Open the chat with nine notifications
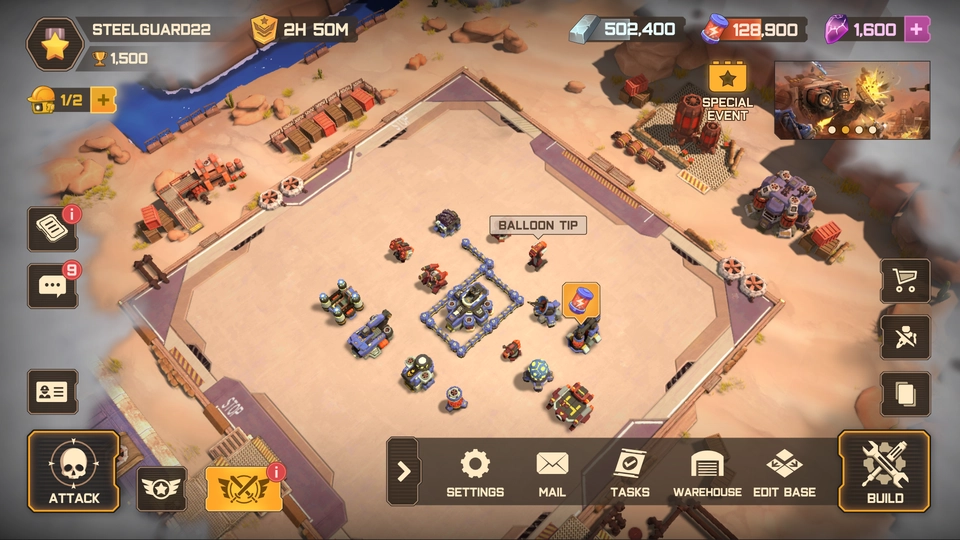 52,285
